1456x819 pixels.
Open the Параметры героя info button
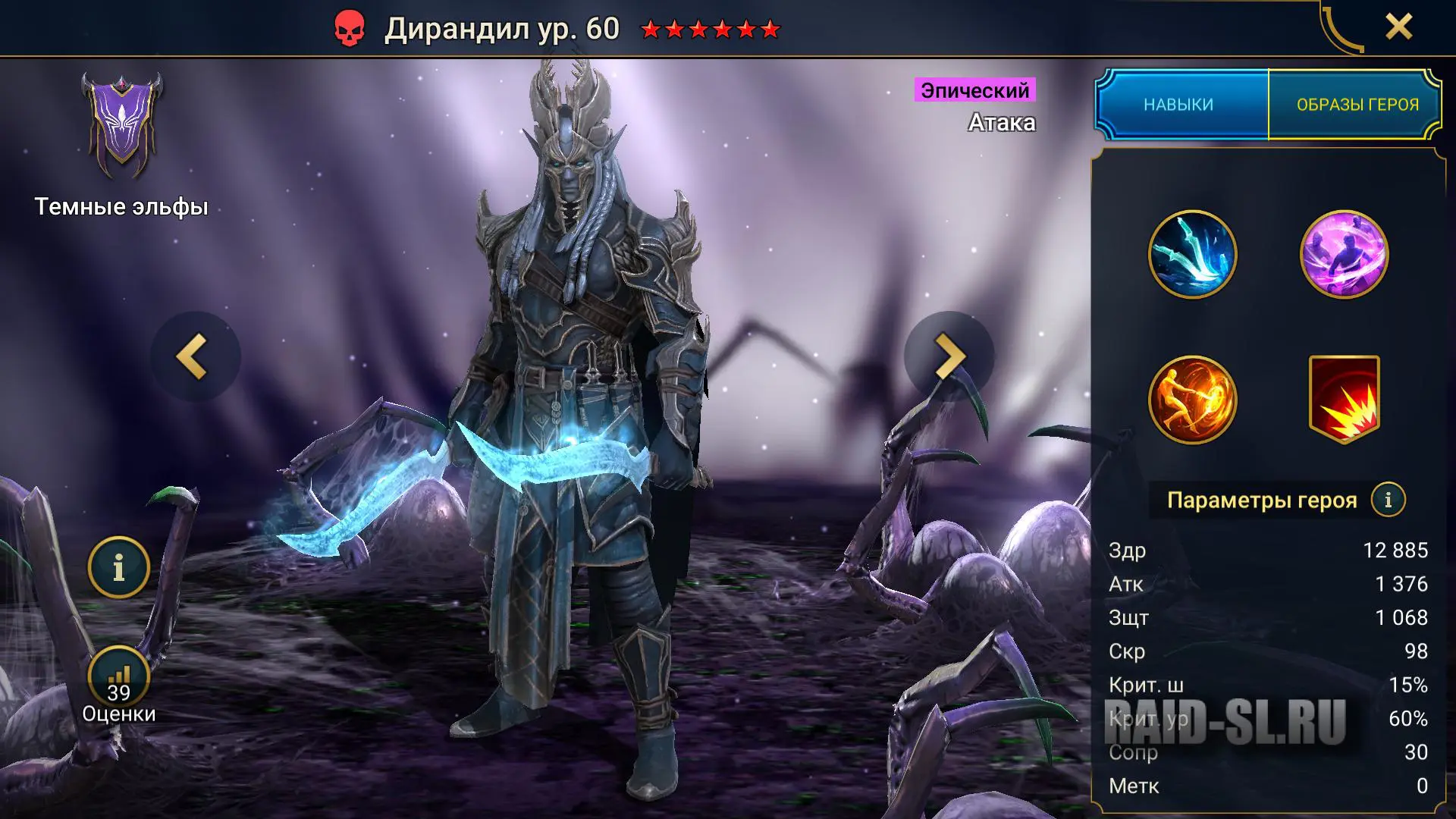1388,500
